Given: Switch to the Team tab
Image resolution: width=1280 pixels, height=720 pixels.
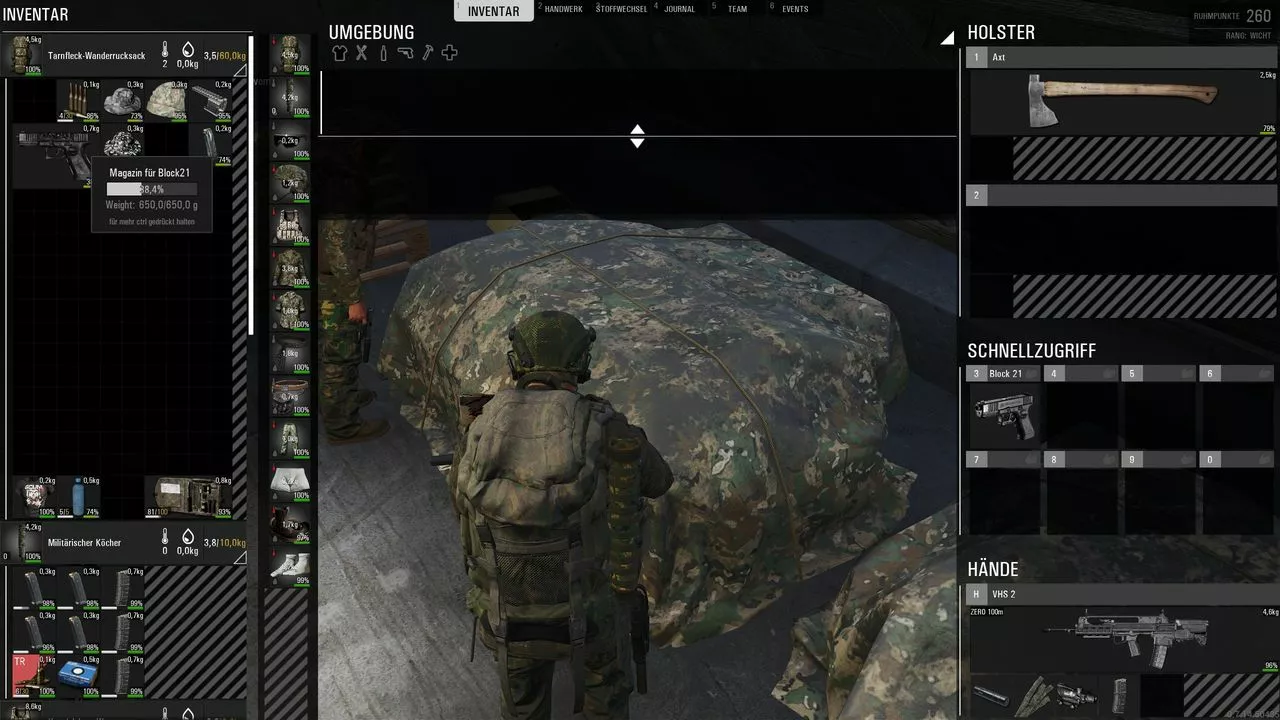Looking at the screenshot, I should click(736, 9).
